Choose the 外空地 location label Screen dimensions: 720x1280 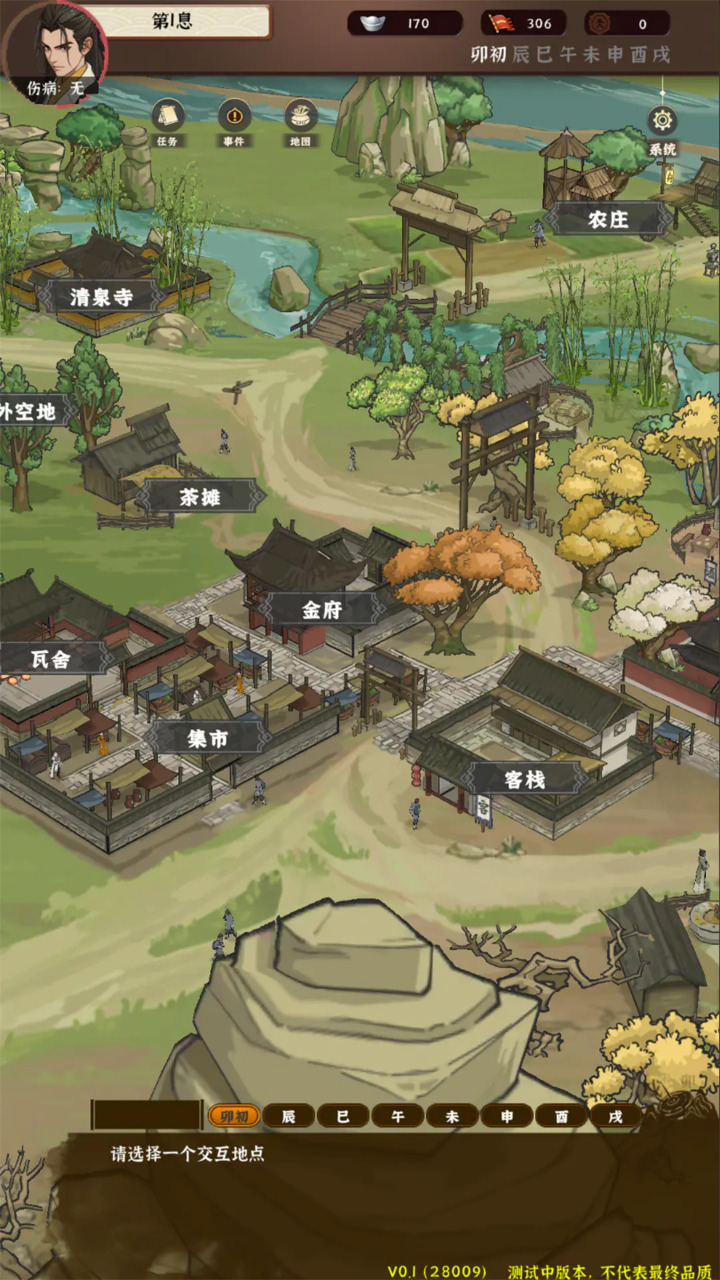pos(28,410)
